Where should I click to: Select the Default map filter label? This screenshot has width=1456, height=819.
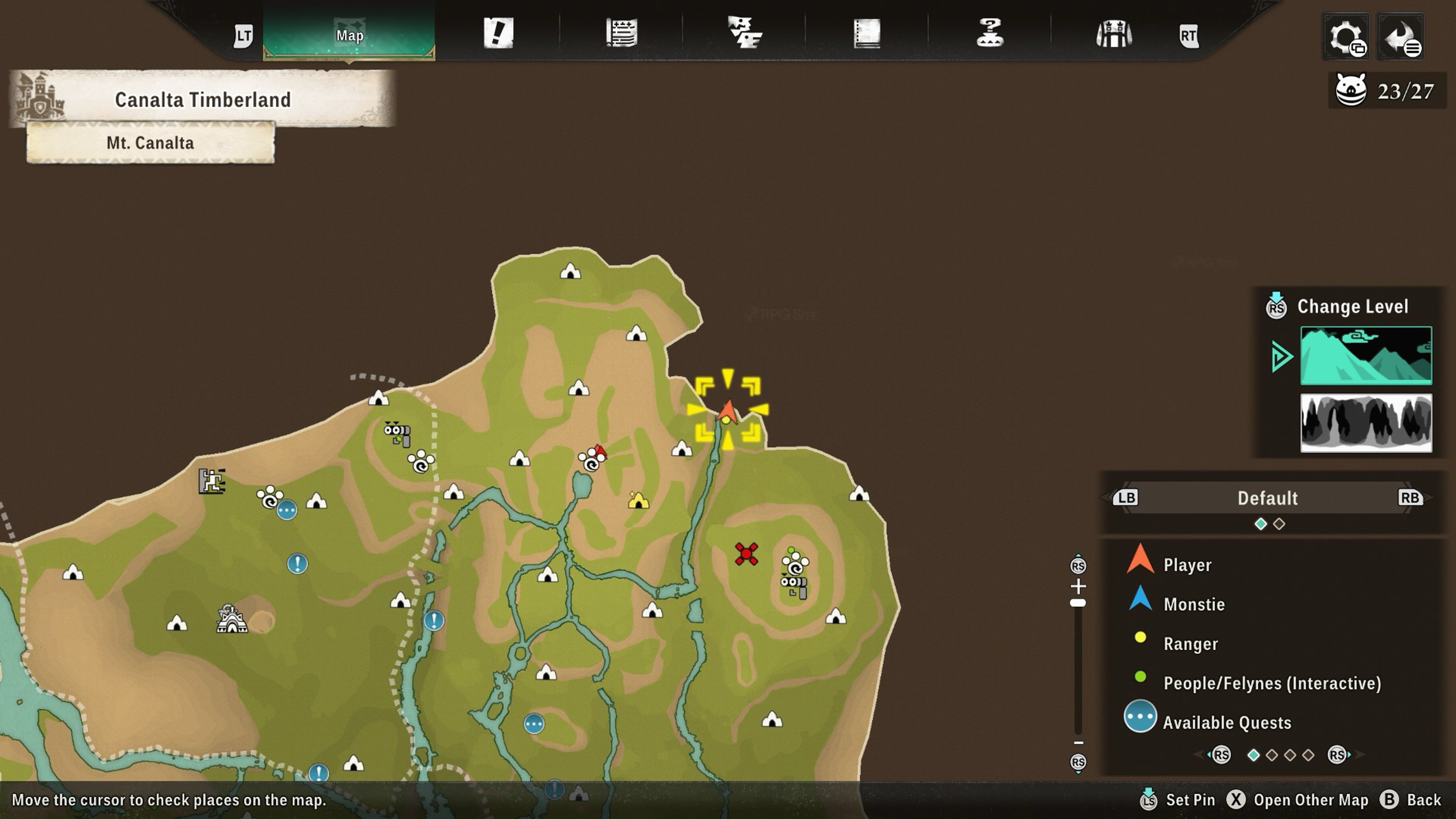point(1267,498)
